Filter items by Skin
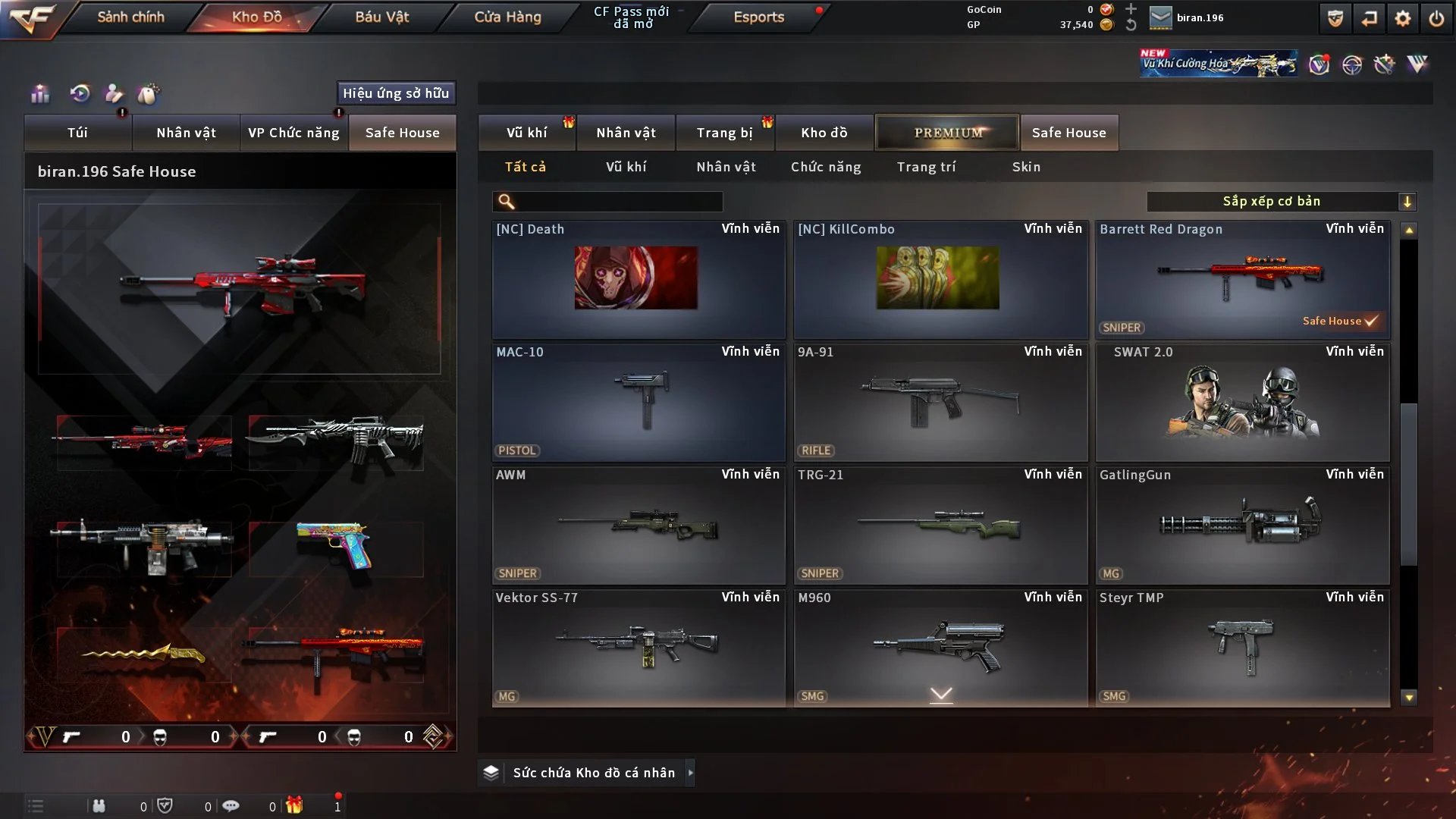Screen dimensions: 1456x819 click(1026, 167)
